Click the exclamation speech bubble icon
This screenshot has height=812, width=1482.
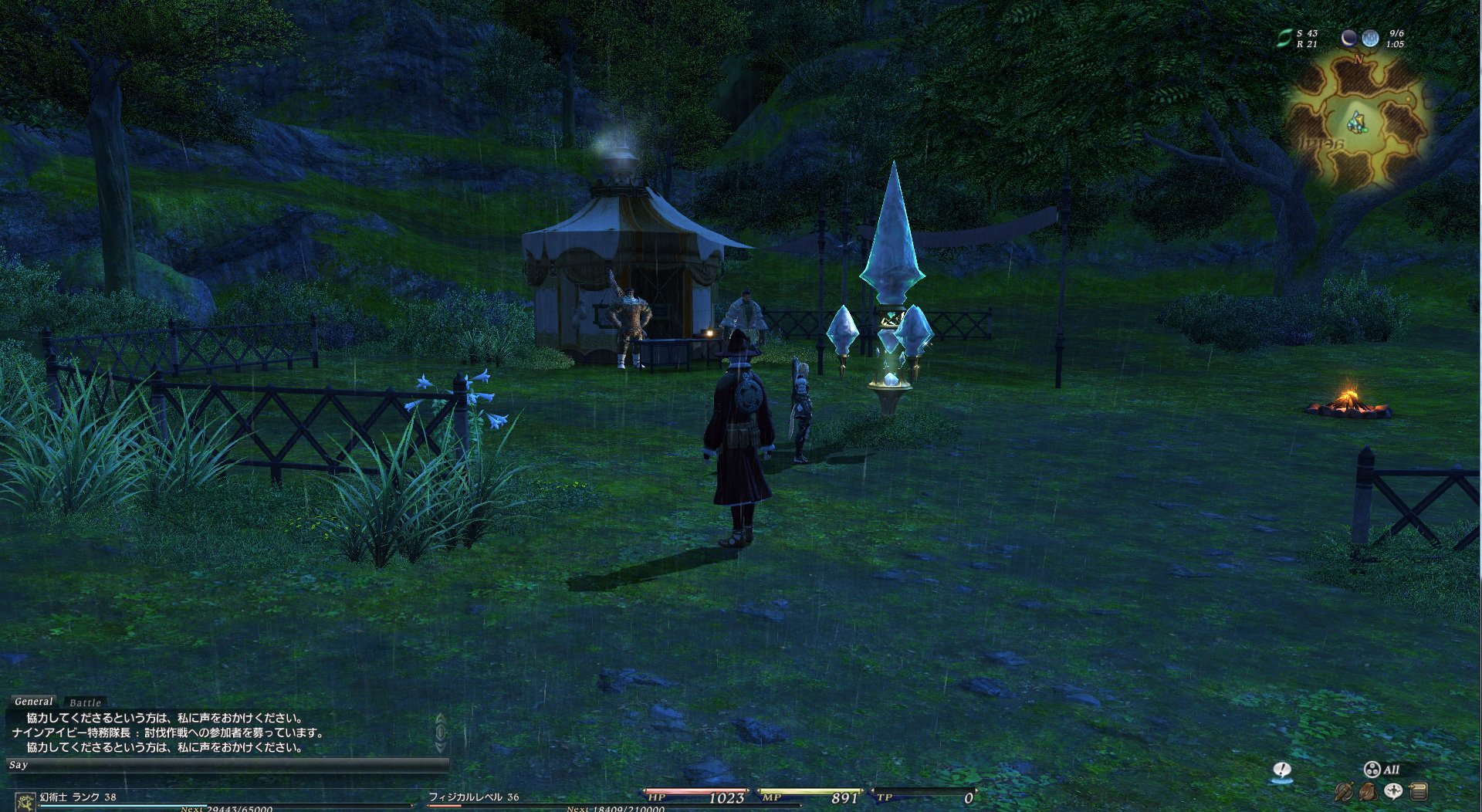(1281, 770)
